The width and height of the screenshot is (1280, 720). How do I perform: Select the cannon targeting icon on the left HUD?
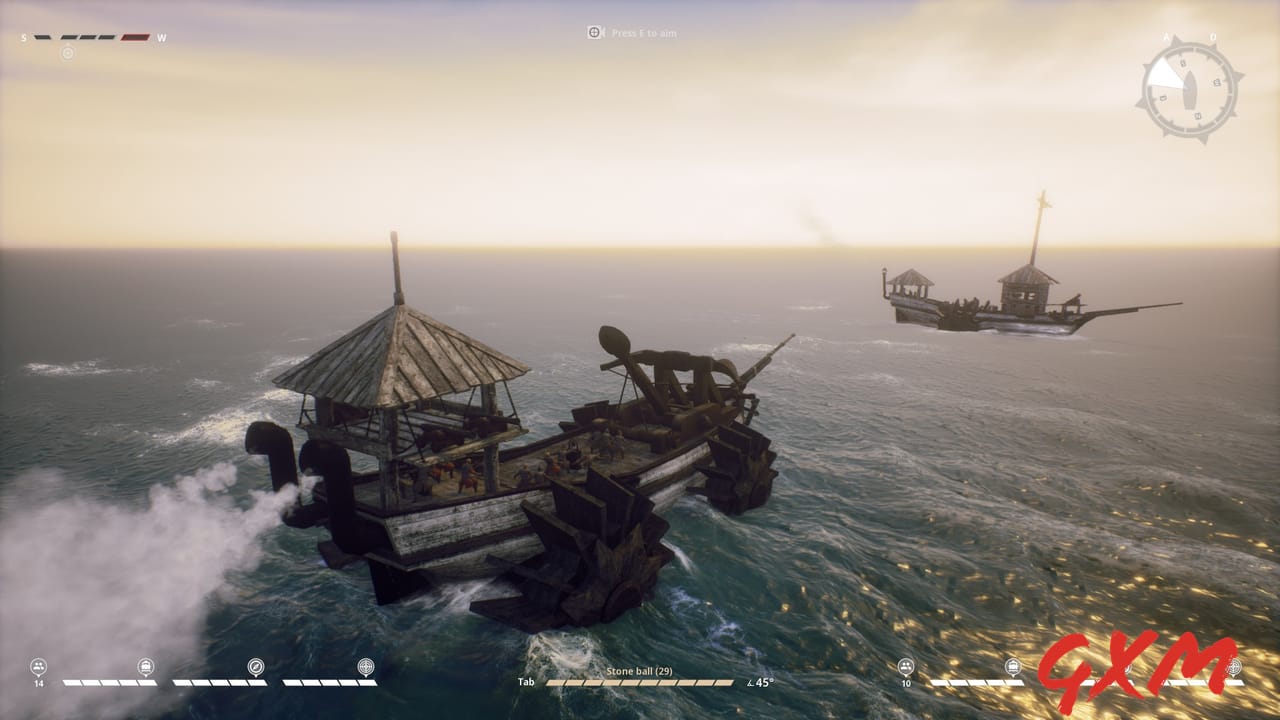click(x=364, y=664)
